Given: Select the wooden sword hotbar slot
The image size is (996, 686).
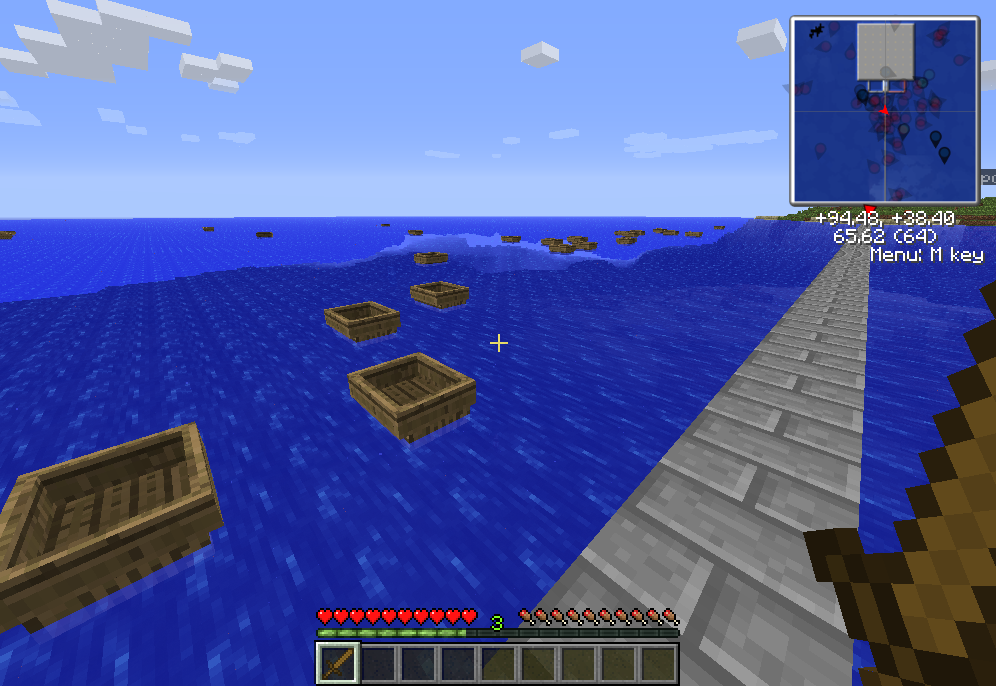Looking at the screenshot, I should pos(338,663).
